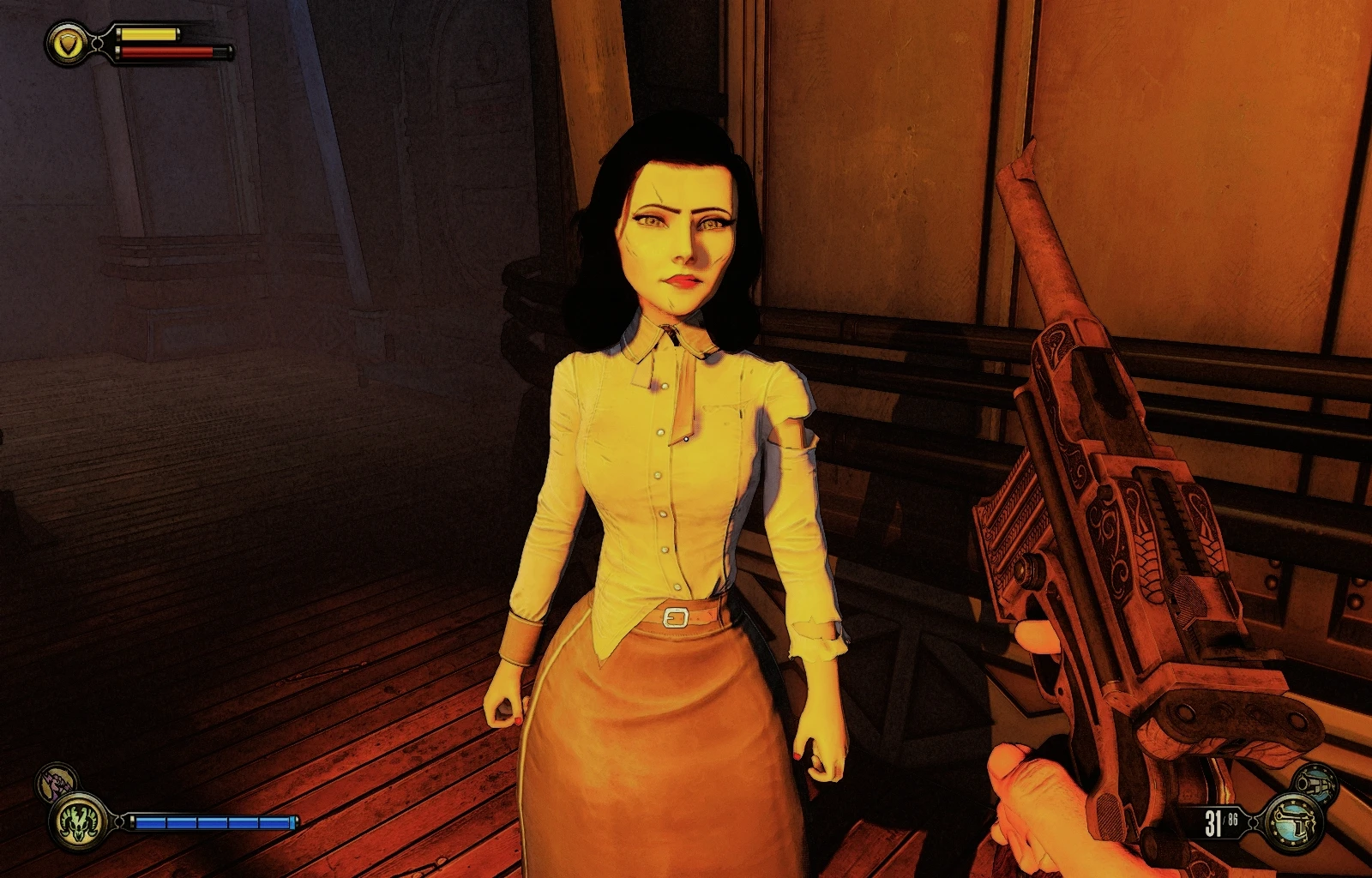Viewport: 1372px width, 878px height.
Task: Swap to the secondary revolver weapon icon
Action: point(1315,782)
